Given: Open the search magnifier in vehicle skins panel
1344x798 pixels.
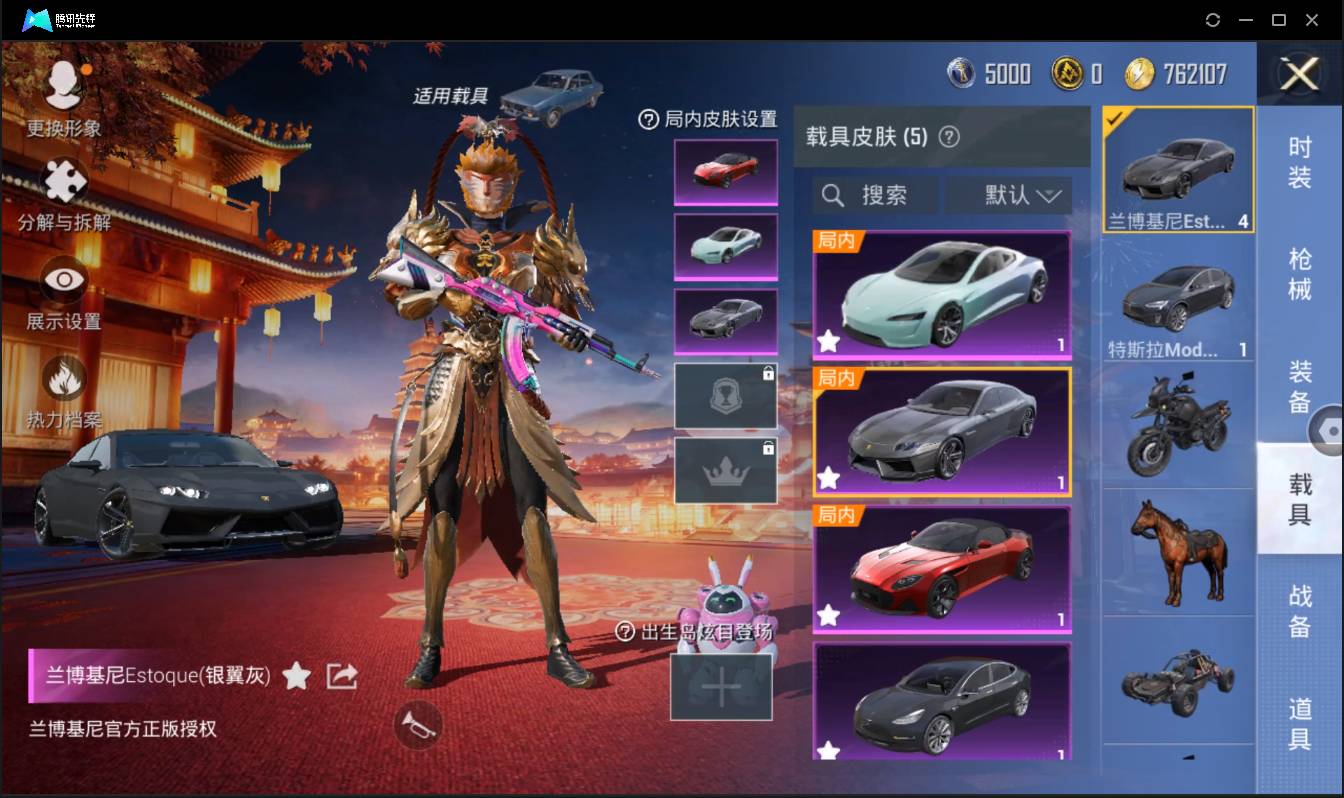Looking at the screenshot, I should tap(833, 195).
